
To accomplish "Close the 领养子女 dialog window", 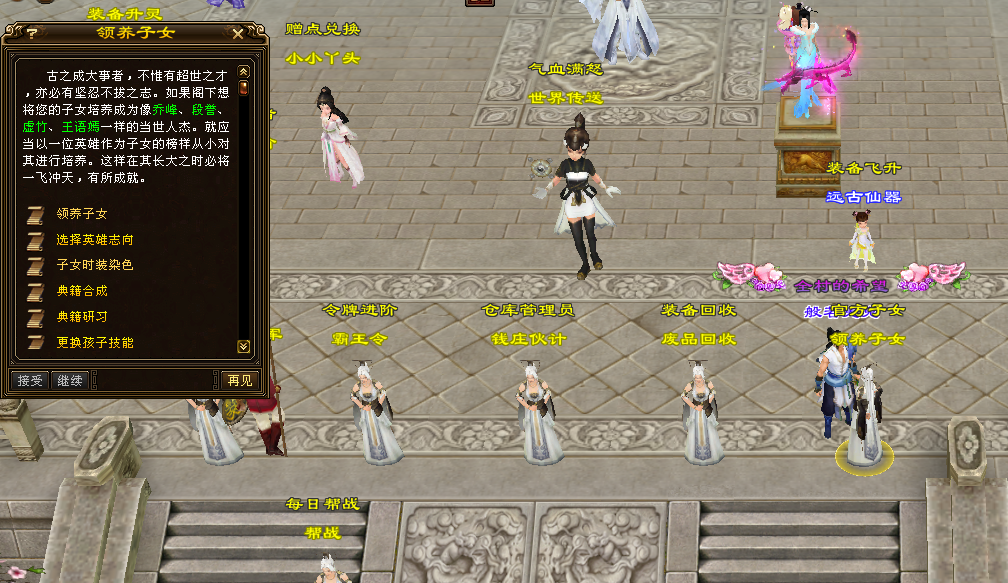I will coord(237,33).
